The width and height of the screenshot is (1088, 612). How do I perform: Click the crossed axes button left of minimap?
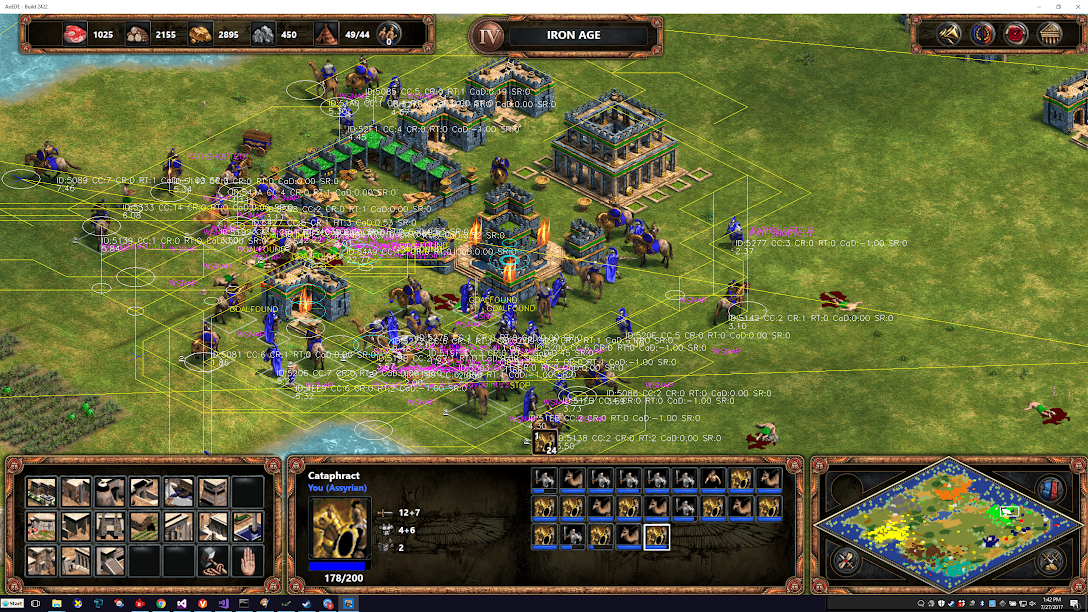[x=846, y=560]
